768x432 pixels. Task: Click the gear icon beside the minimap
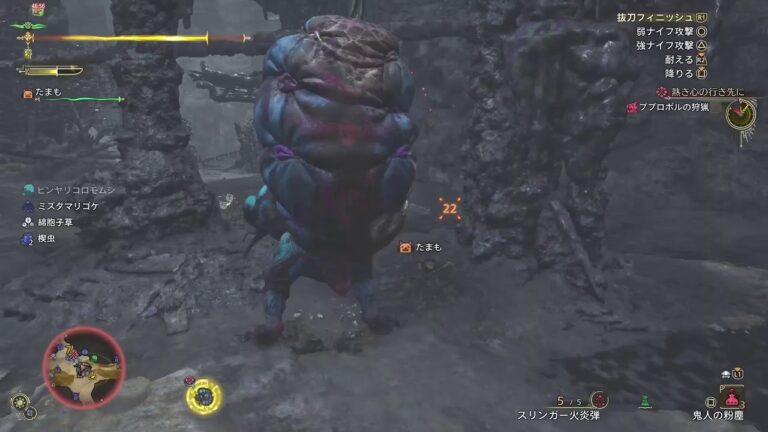click(19, 402)
